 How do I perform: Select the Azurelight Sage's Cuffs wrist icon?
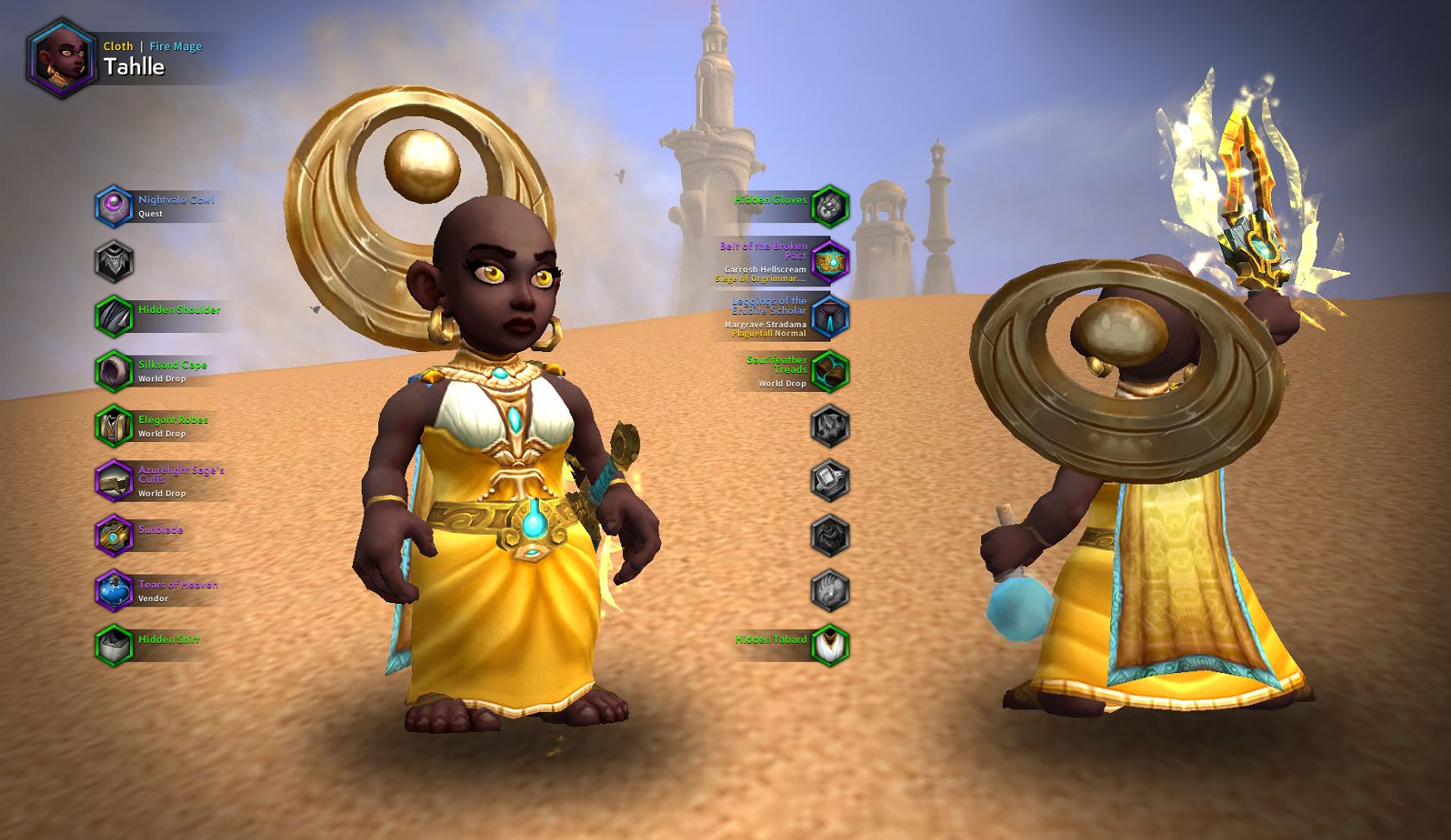pos(116,481)
